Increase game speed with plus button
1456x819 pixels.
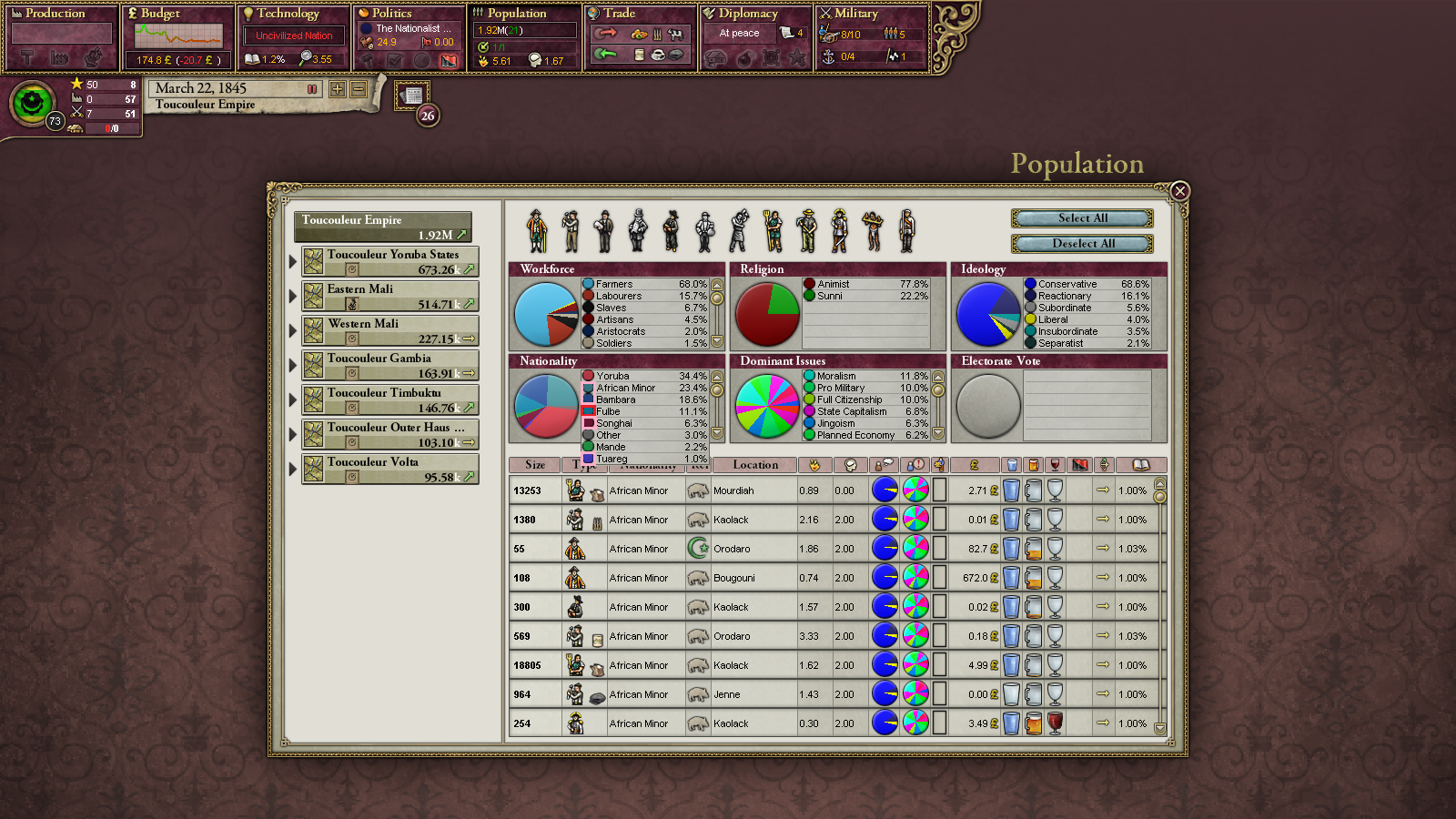coord(338,89)
